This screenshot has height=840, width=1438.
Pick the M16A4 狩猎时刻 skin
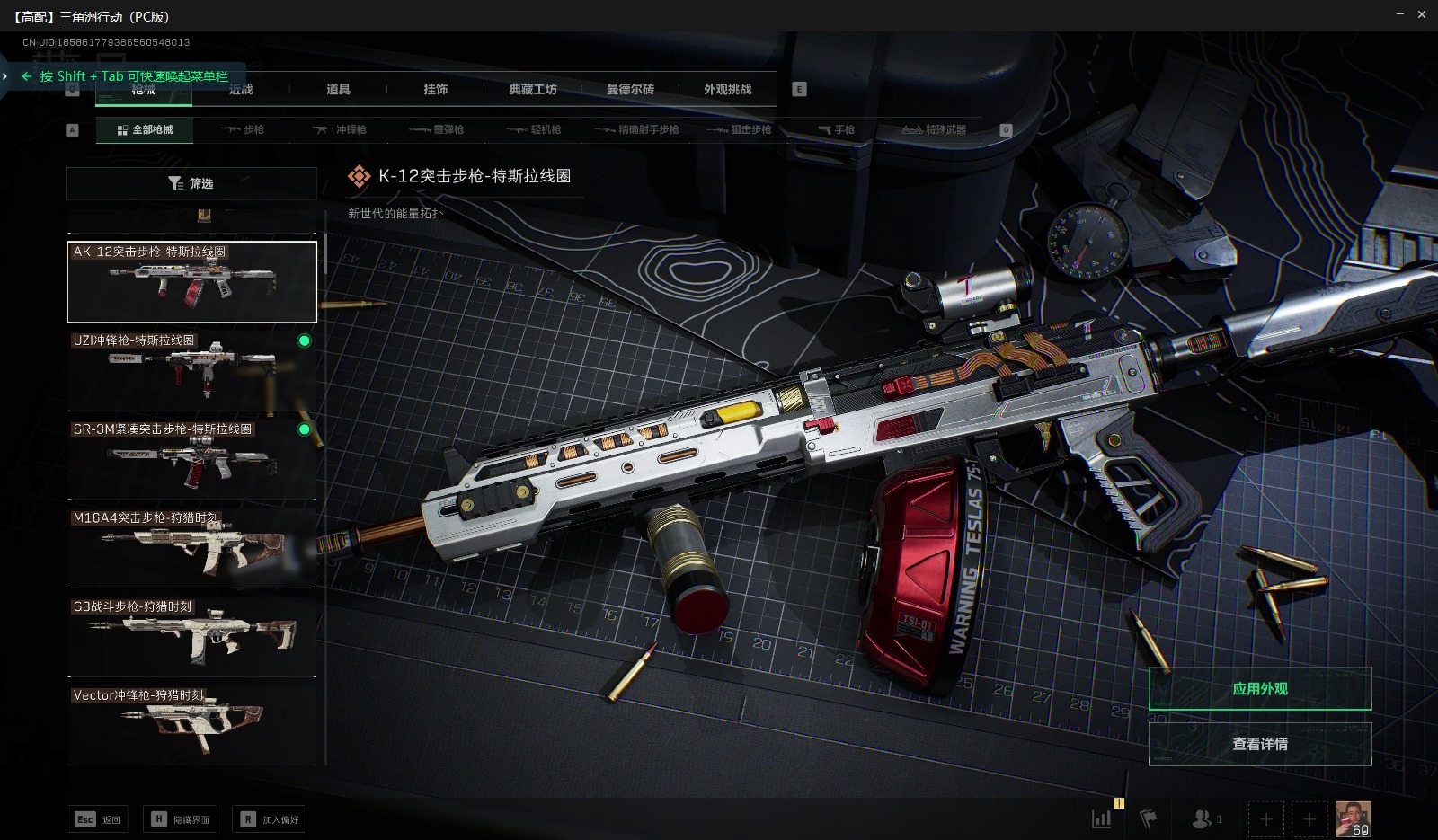(x=191, y=546)
